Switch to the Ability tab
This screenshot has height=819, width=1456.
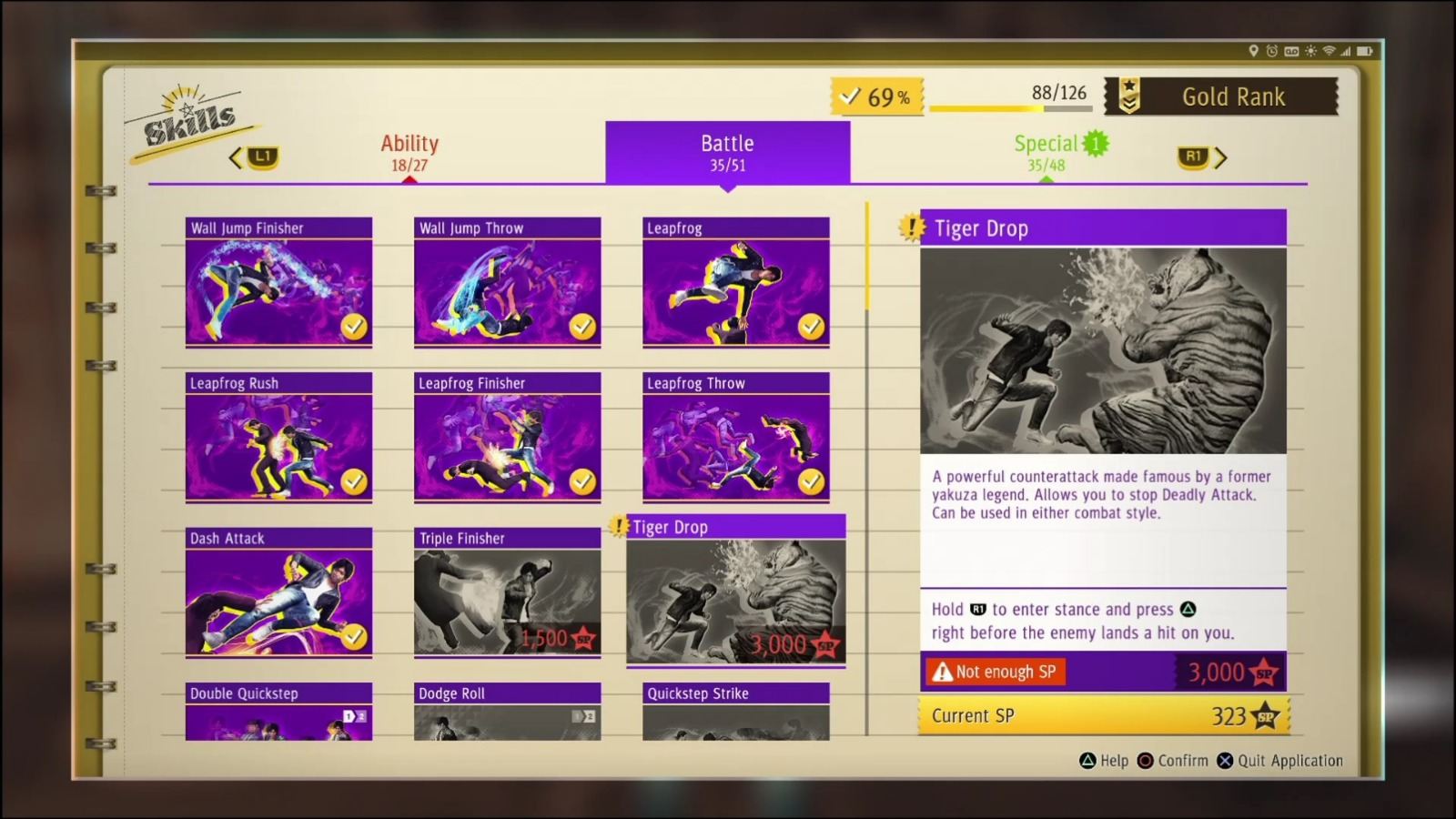(409, 152)
